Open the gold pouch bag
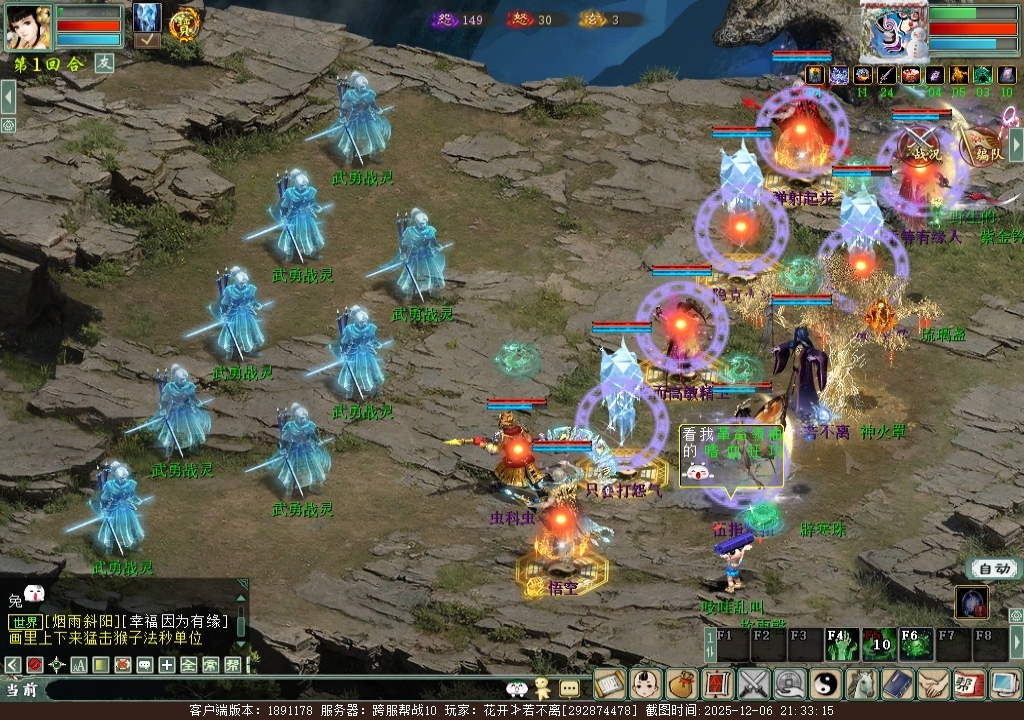Screen dimensions: 1024x720 point(682,684)
